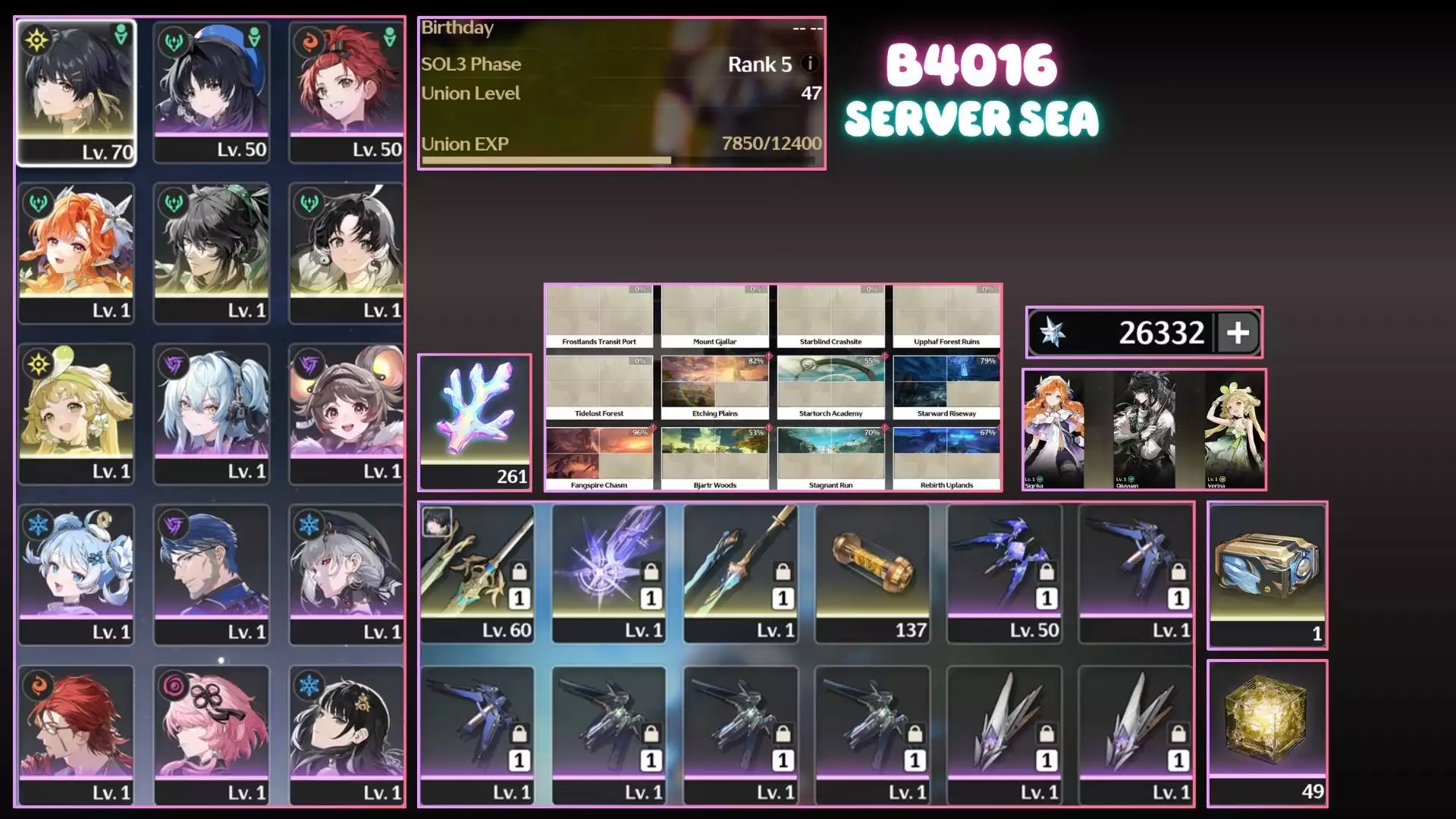Viewport: 1456px width, 819px height.
Task: Select the golden tube item showing 137
Action: click(873, 573)
